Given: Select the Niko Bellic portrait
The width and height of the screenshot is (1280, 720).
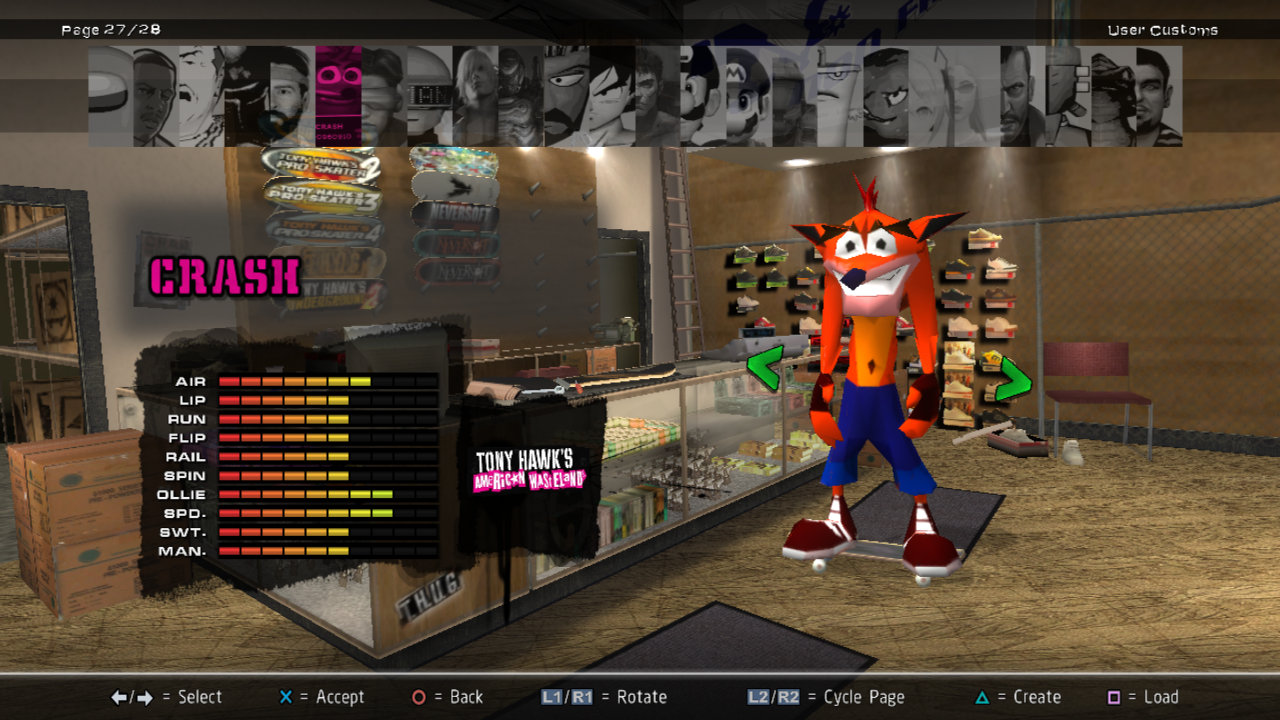Looking at the screenshot, I should pos(1021,96).
